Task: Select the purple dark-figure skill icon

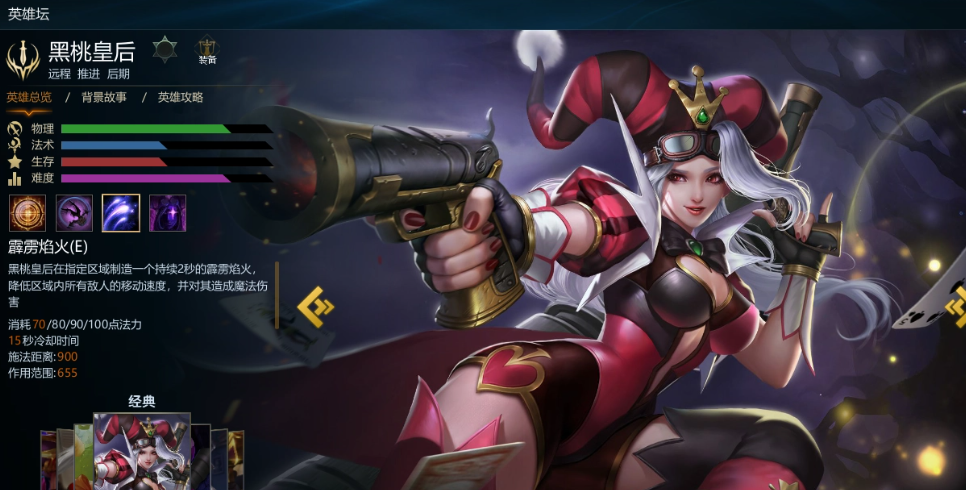Action: point(74,213)
